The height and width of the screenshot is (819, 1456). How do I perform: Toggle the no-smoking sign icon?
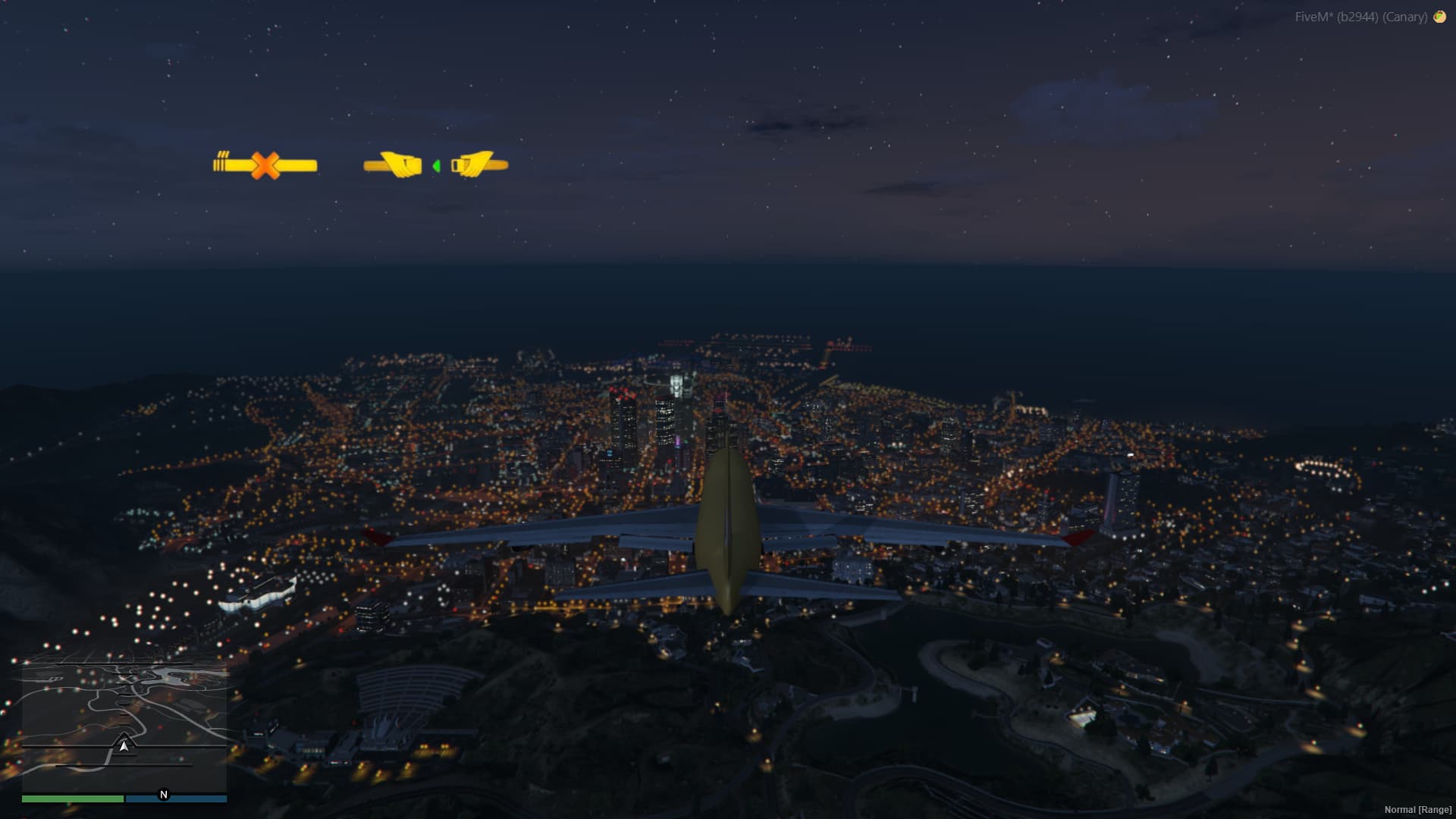(265, 165)
